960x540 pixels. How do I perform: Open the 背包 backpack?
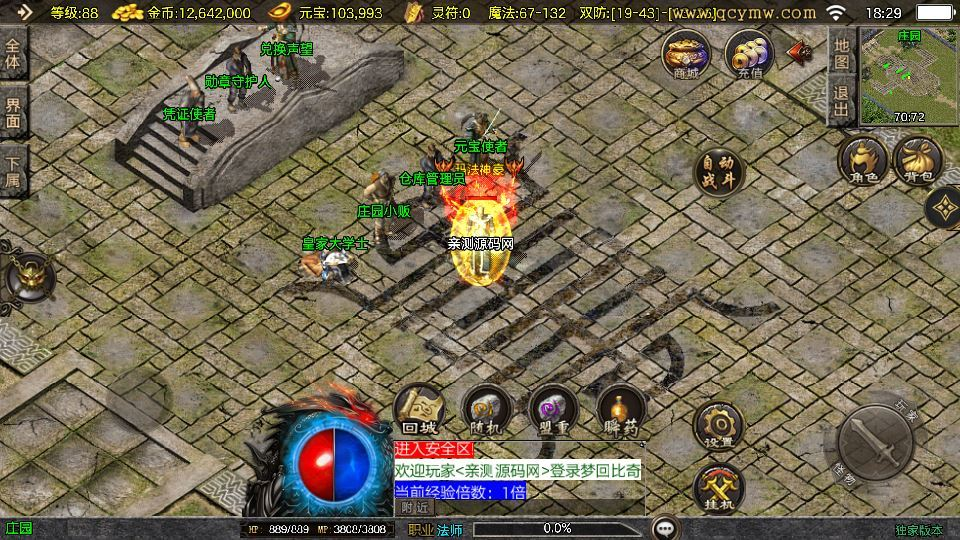(x=918, y=162)
